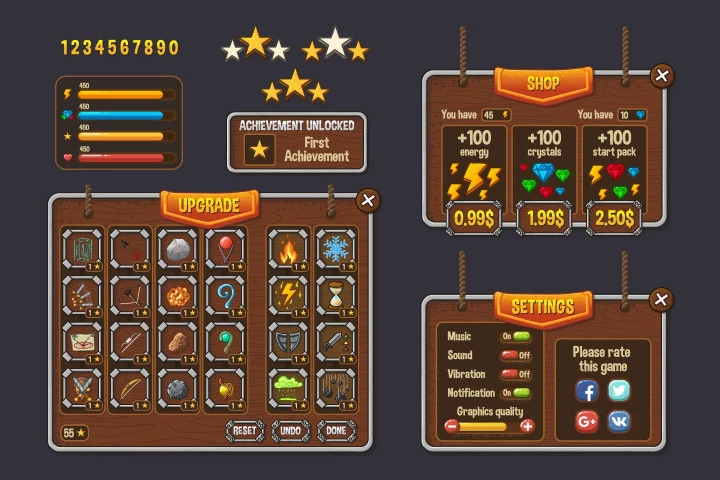Viewport: 720px width, 480px height.
Task: Pick the green poison cloud upgrade
Action: click(288, 387)
